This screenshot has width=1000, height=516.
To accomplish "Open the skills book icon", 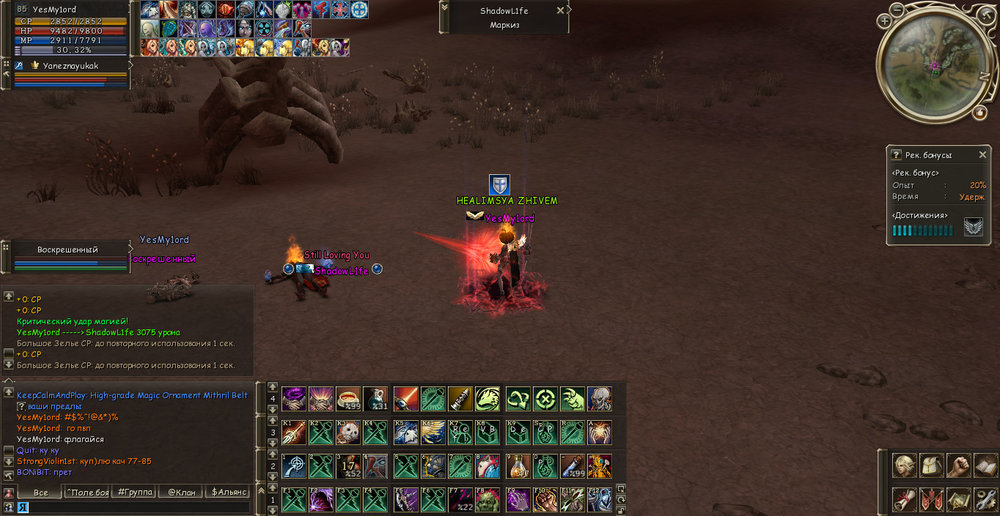I will [986, 466].
